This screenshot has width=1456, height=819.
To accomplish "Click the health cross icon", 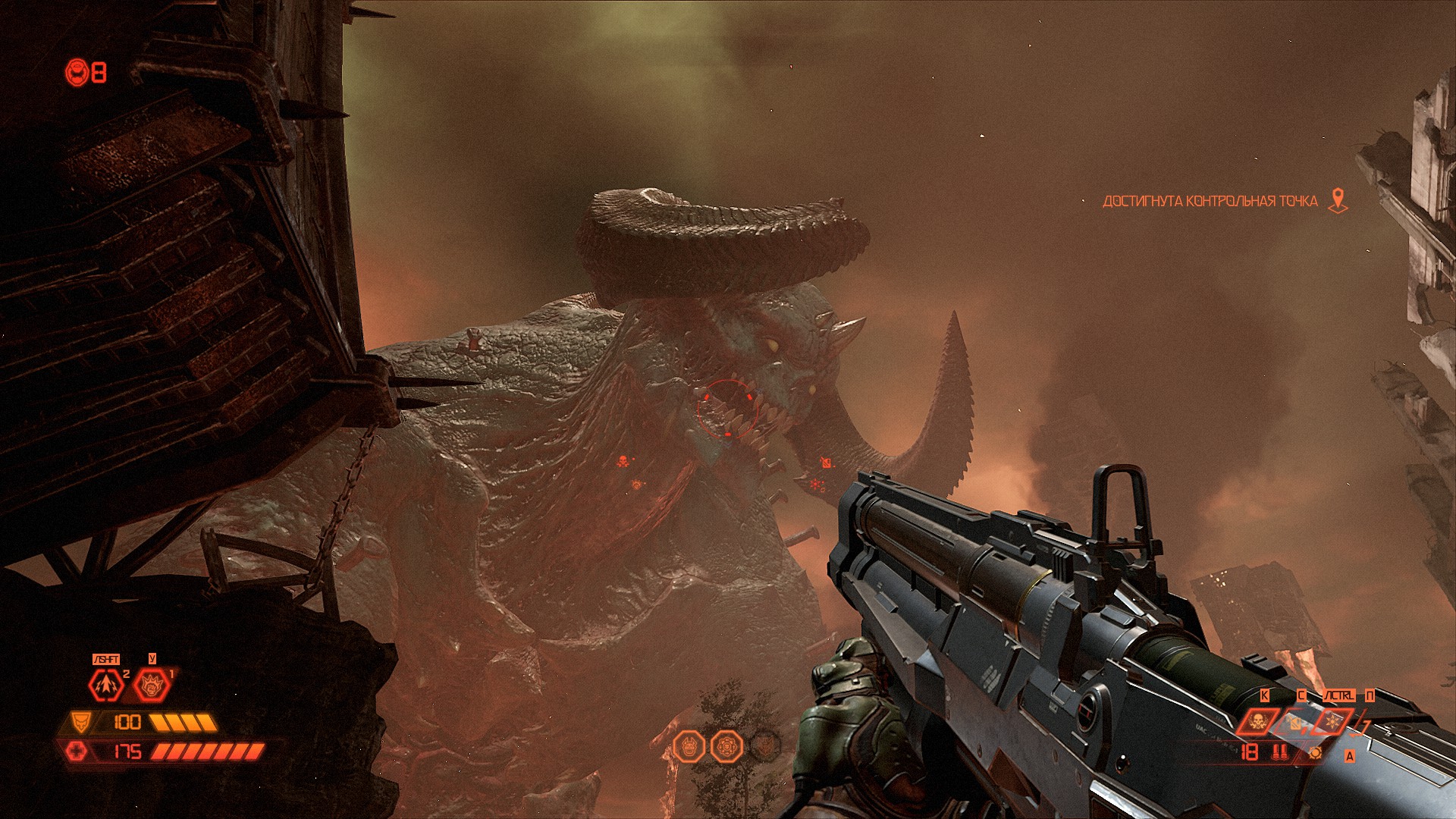I will click(x=77, y=752).
